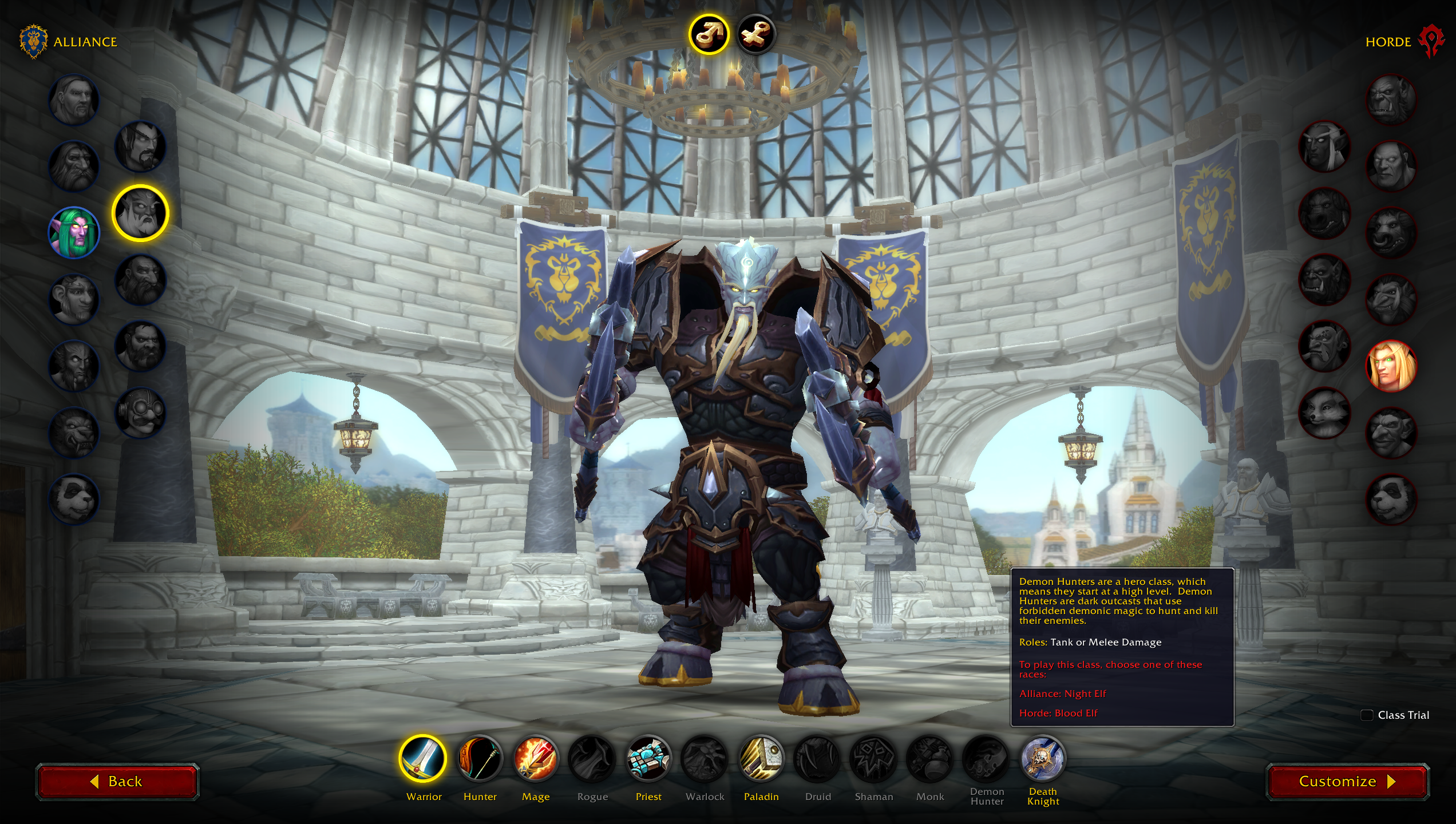Select the Night Elf race portrait
This screenshot has height=824, width=1456.
(74, 233)
